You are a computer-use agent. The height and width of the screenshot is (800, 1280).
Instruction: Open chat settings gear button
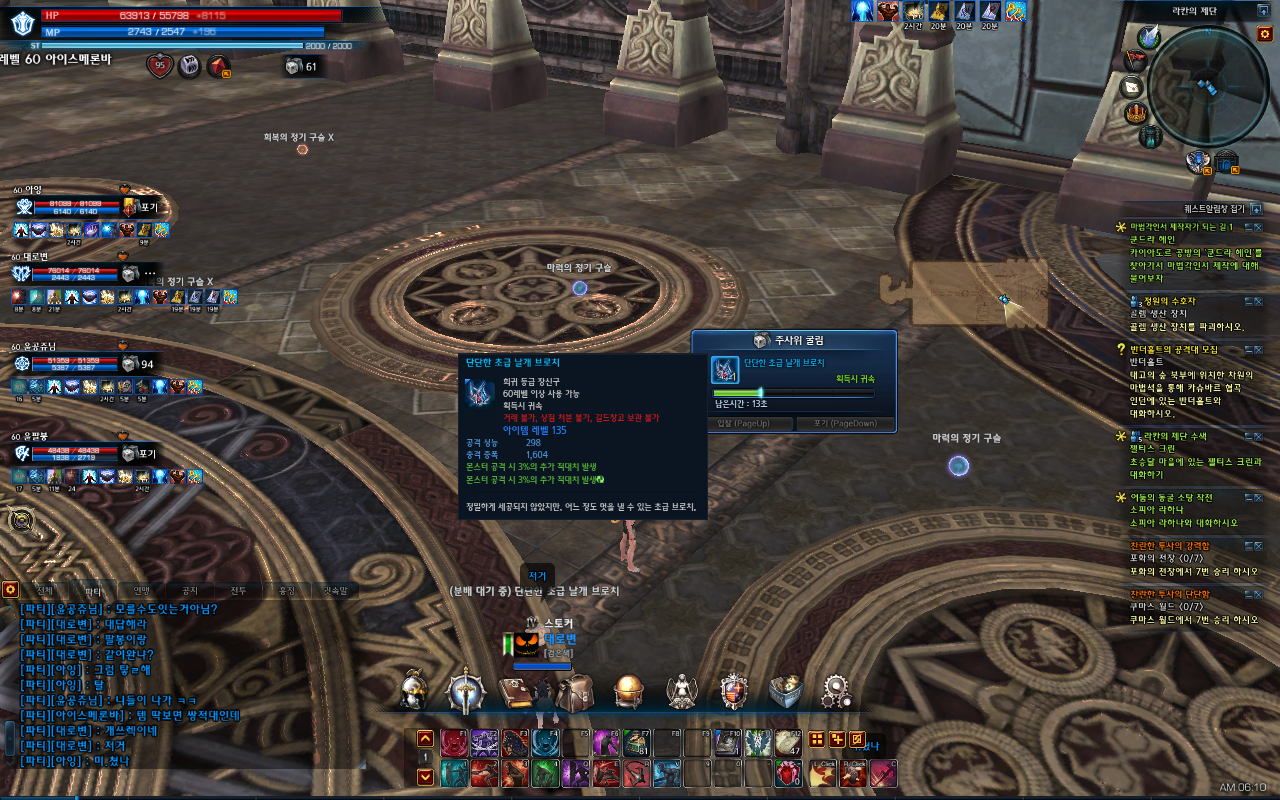[x=10, y=590]
